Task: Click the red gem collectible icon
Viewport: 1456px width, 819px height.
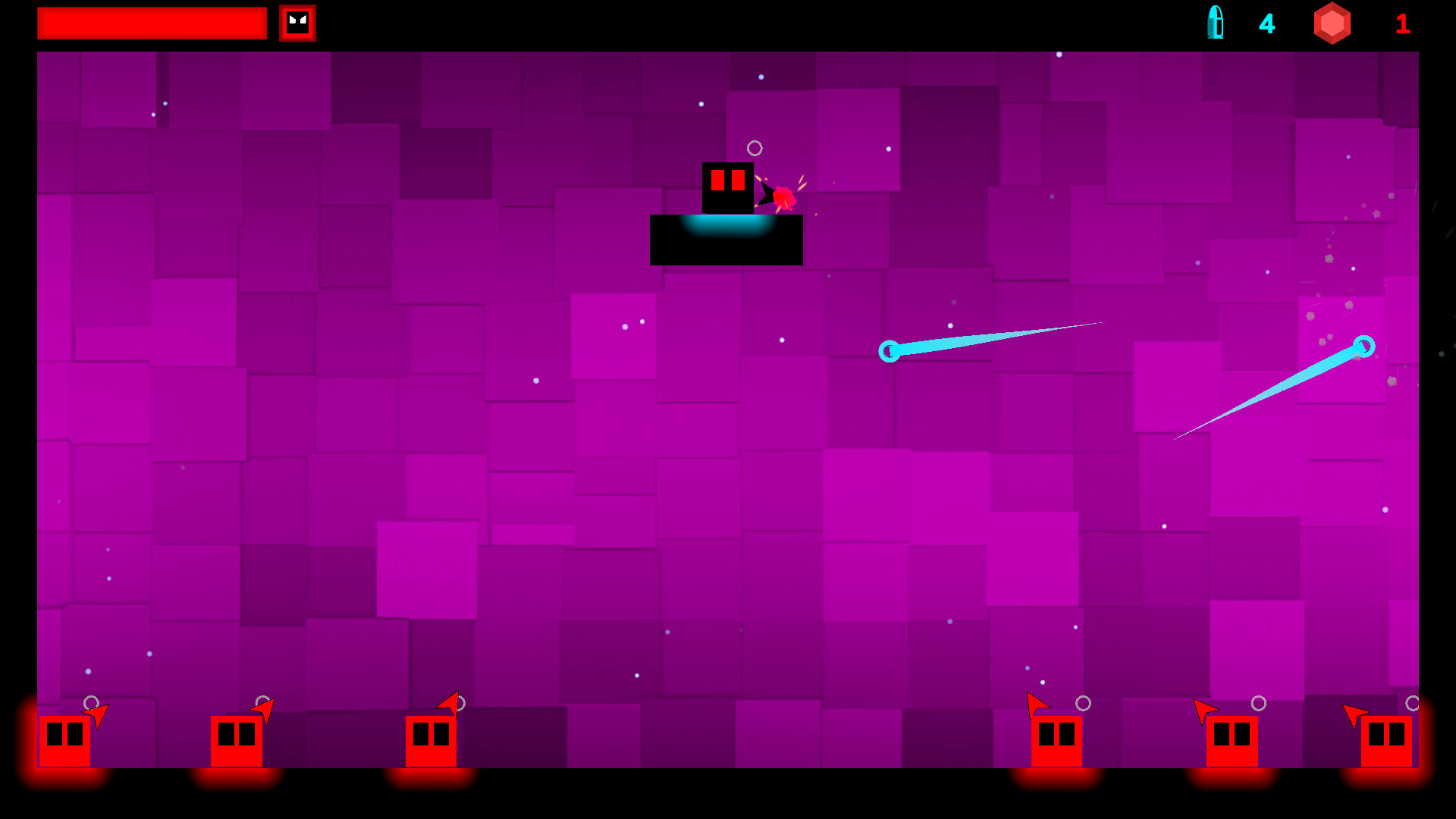Action: 1333,23
